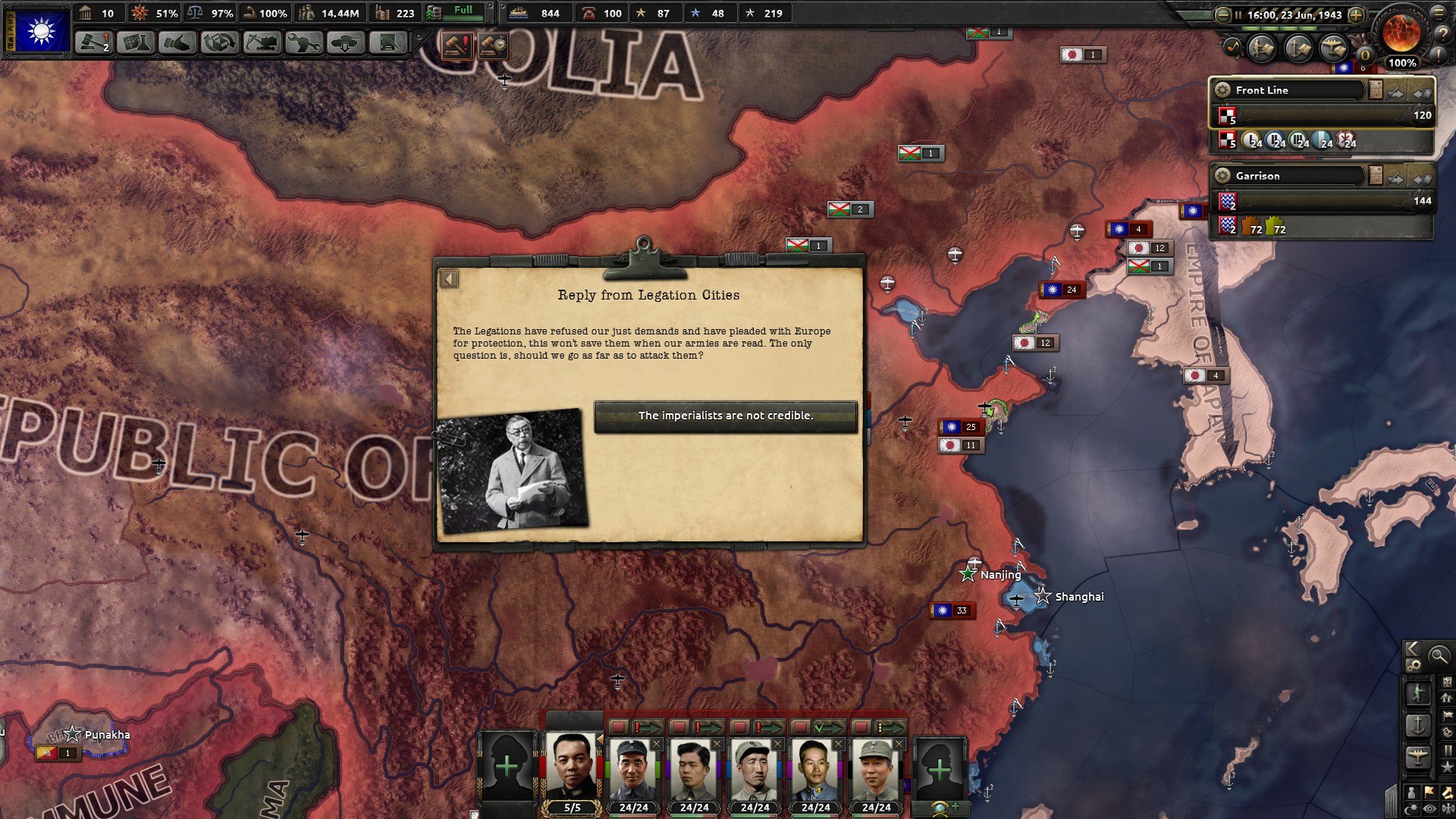1456x819 pixels.
Task: Open the main menu hamburger button top right
Action: pyautogui.click(x=1439, y=14)
